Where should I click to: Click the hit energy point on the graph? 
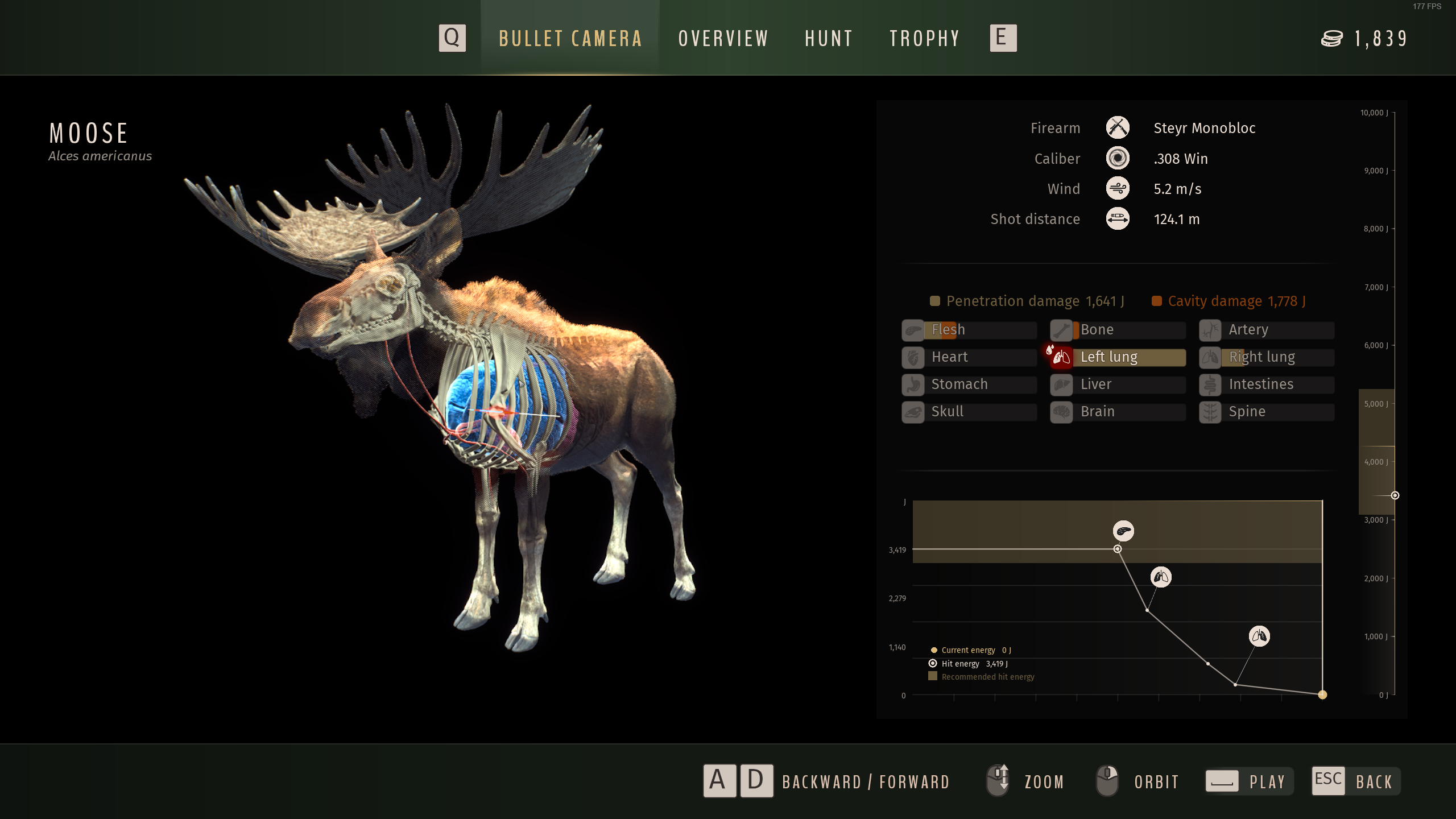(x=1118, y=549)
